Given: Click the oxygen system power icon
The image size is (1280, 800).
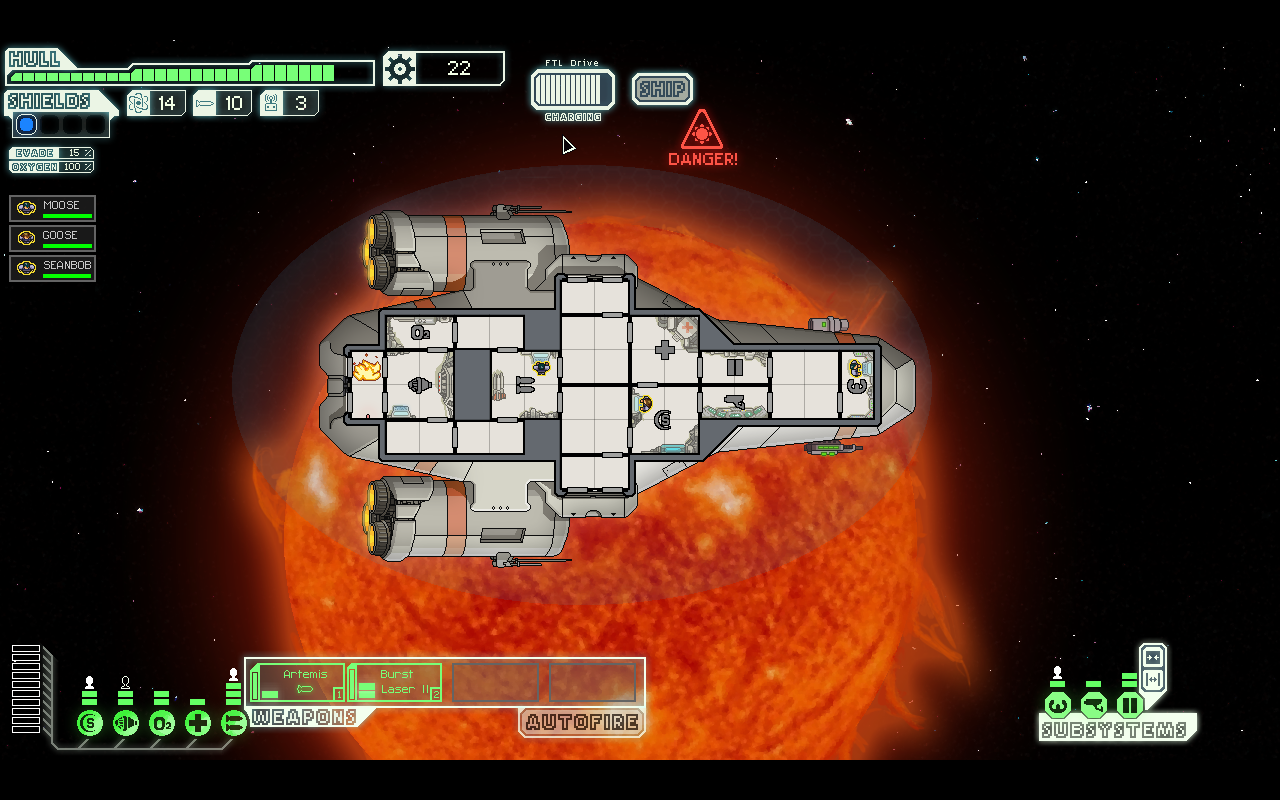Looking at the screenshot, I should click(x=162, y=722).
